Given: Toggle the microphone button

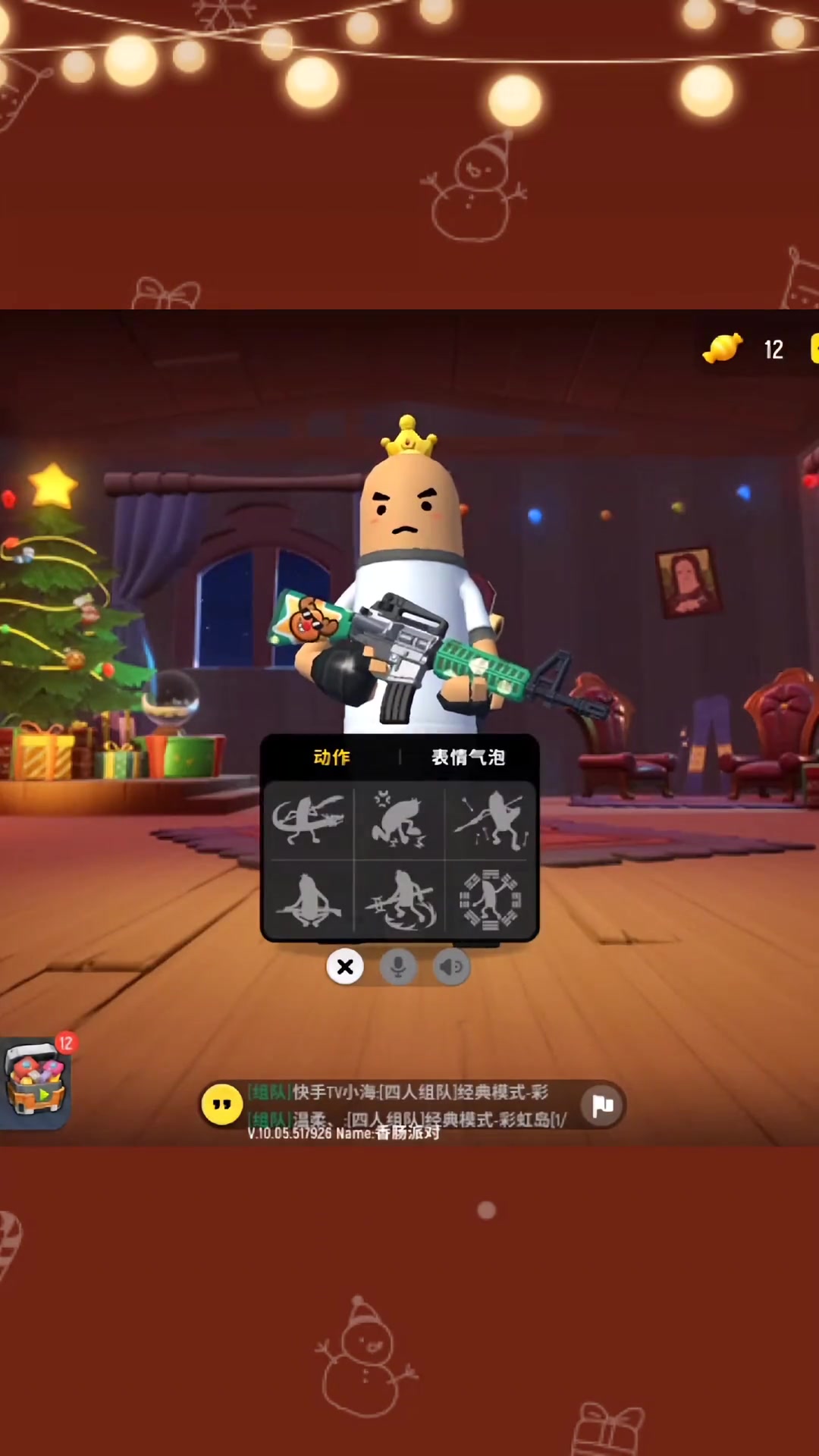Looking at the screenshot, I should [x=398, y=967].
